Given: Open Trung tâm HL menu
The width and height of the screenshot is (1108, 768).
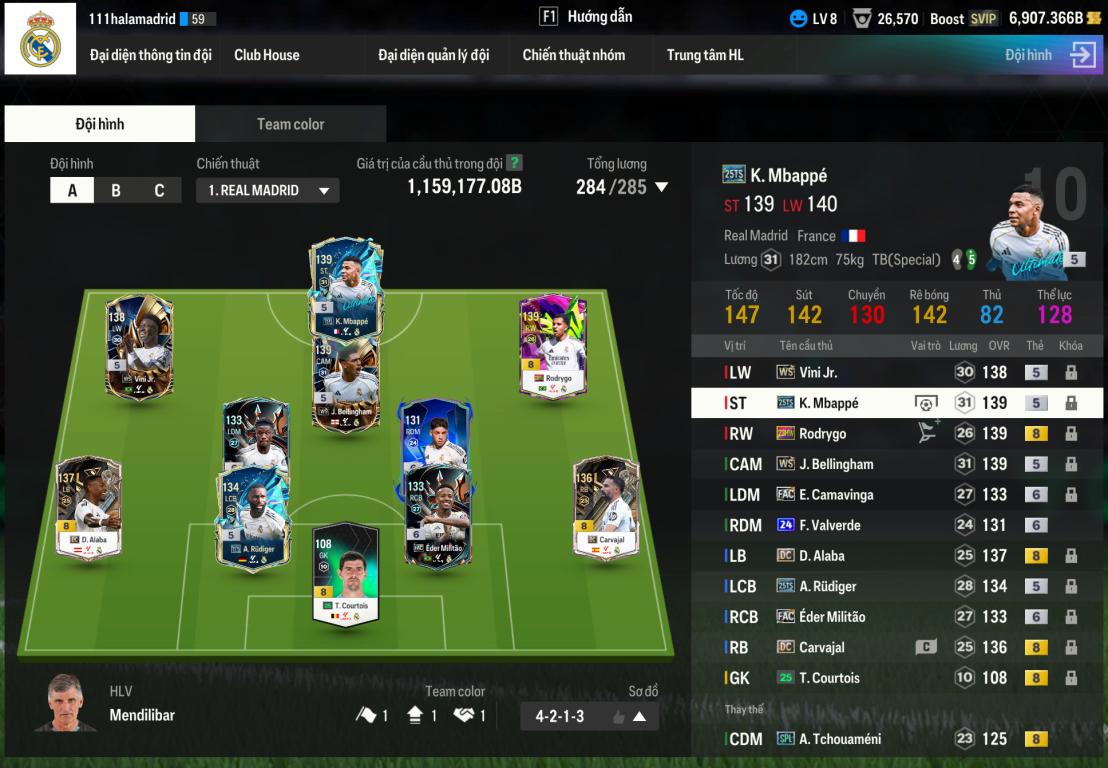Looking at the screenshot, I should click(705, 55).
